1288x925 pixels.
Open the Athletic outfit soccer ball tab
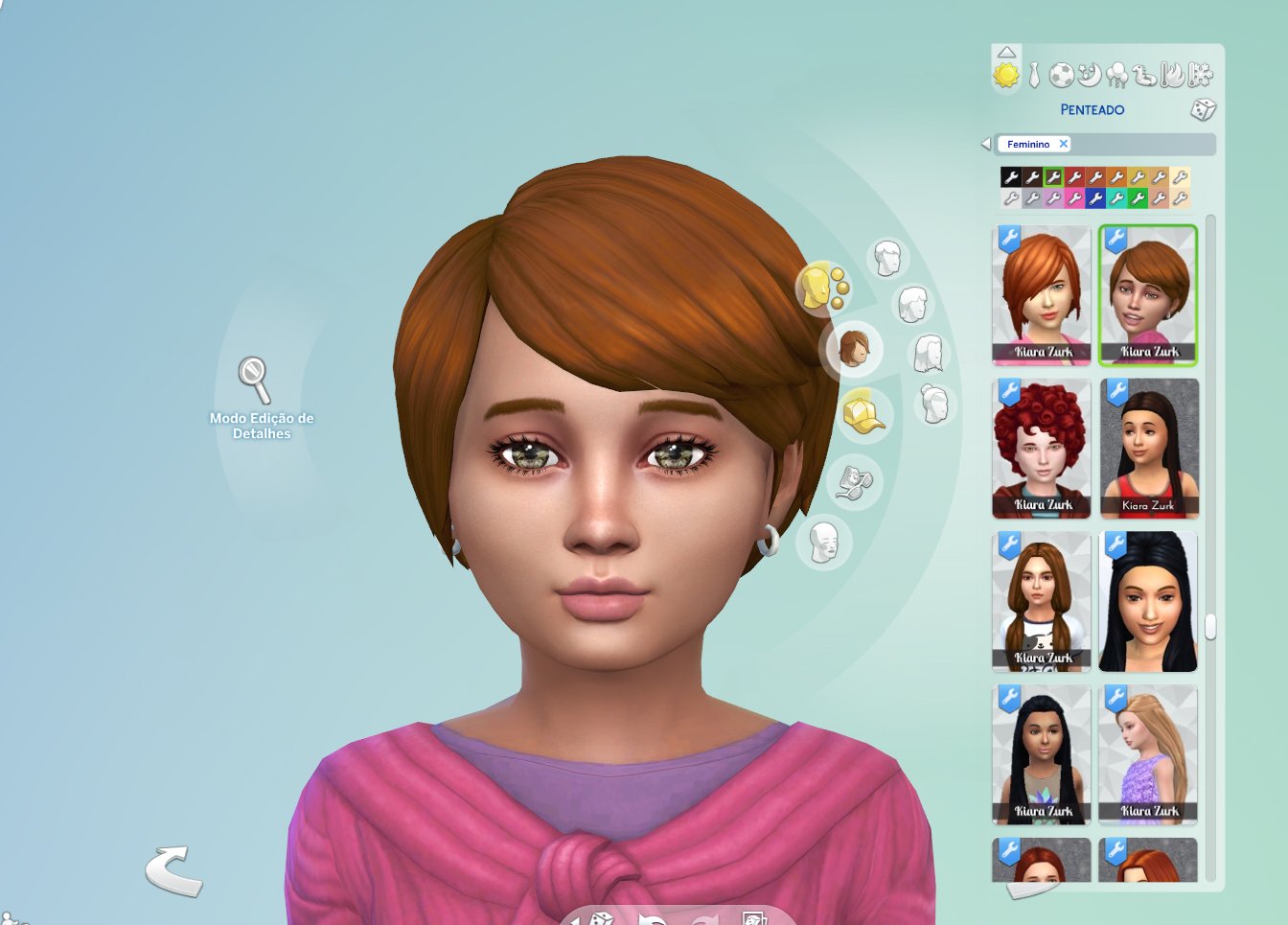pyautogui.click(x=1061, y=75)
